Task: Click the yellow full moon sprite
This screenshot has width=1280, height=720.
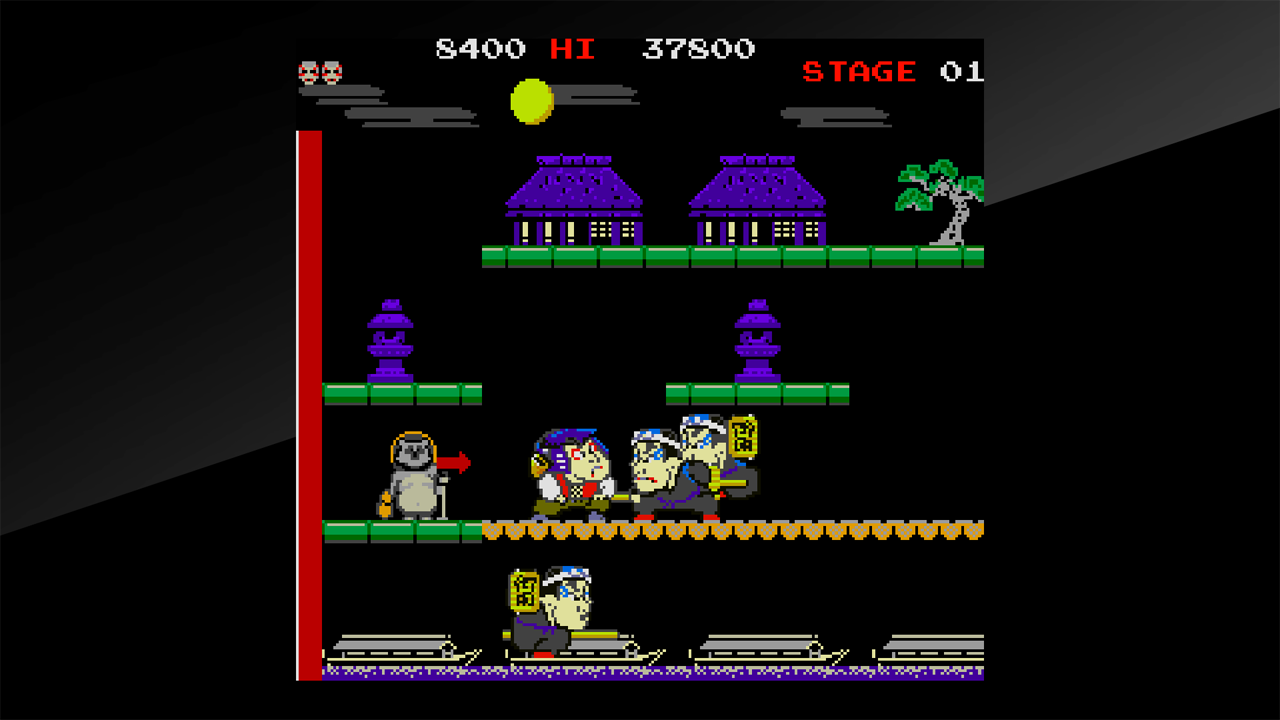Action: point(530,100)
